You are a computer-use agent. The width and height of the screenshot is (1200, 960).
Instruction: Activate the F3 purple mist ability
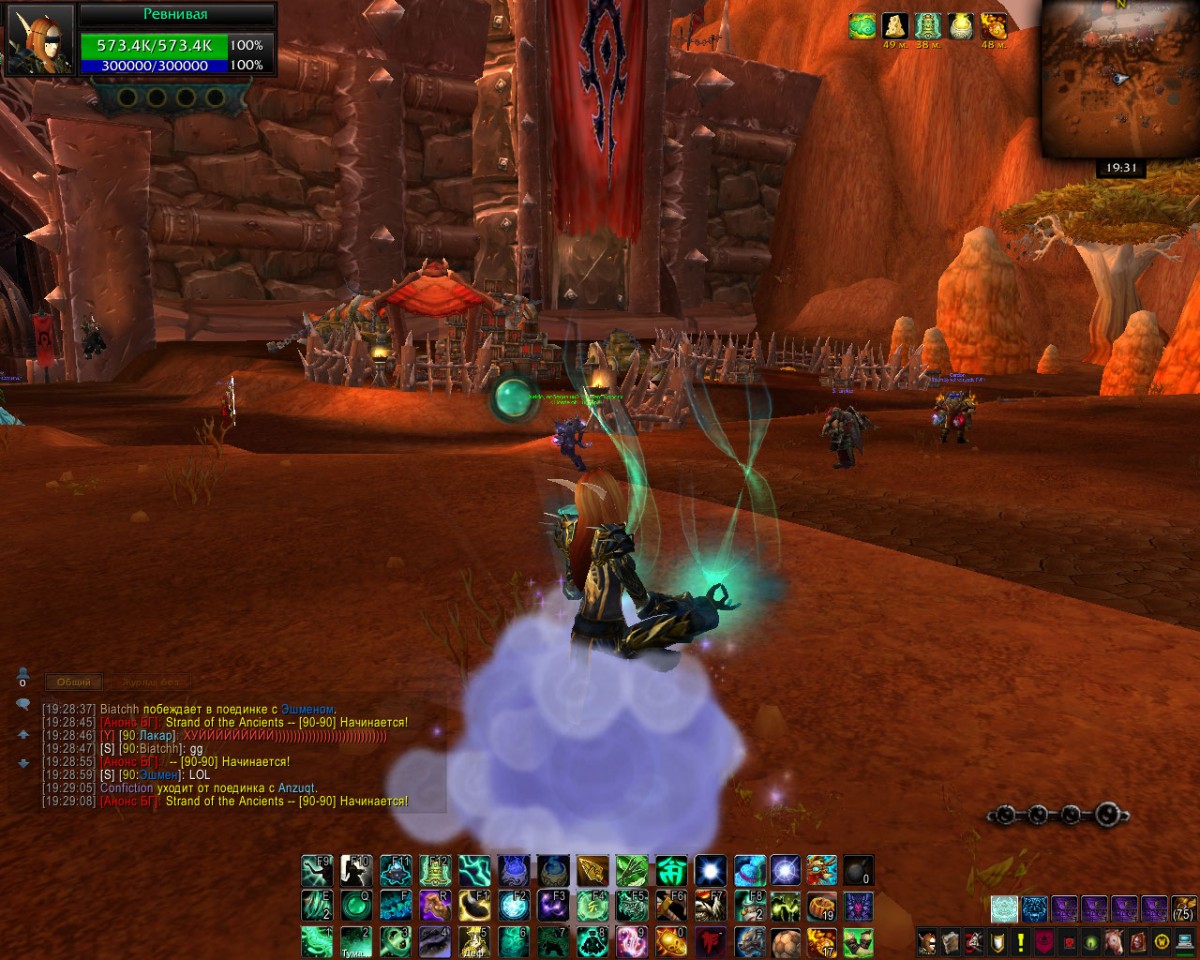(553, 906)
